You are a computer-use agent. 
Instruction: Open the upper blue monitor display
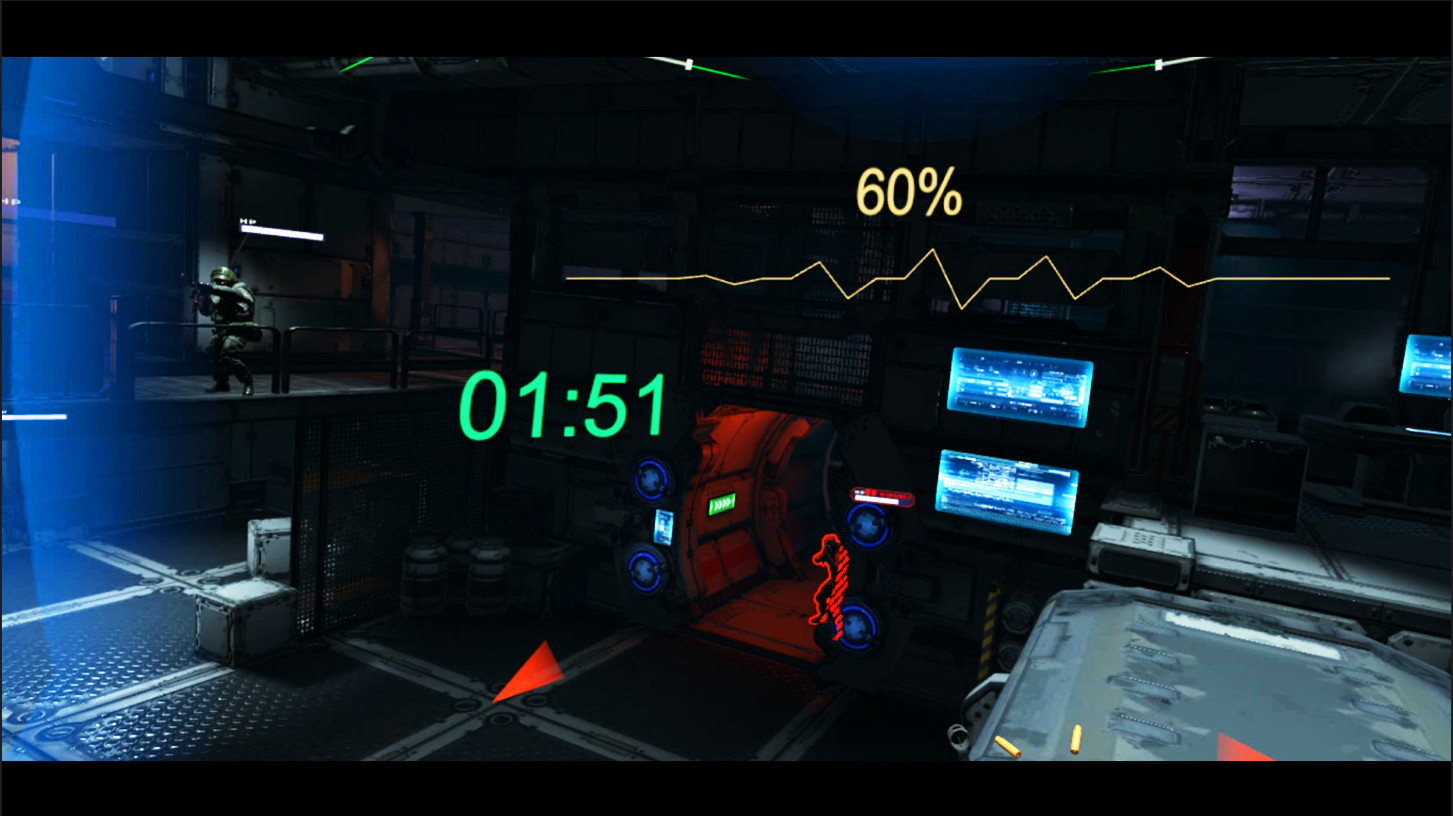1020,388
